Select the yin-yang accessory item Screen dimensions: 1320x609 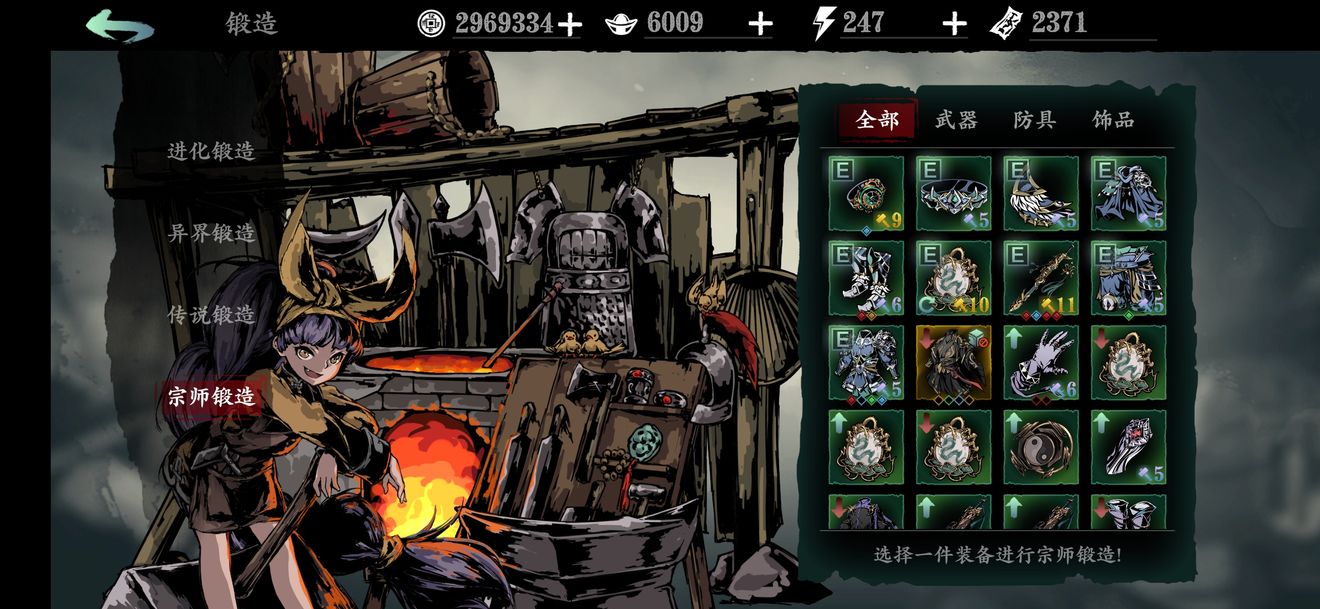[1041, 447]
